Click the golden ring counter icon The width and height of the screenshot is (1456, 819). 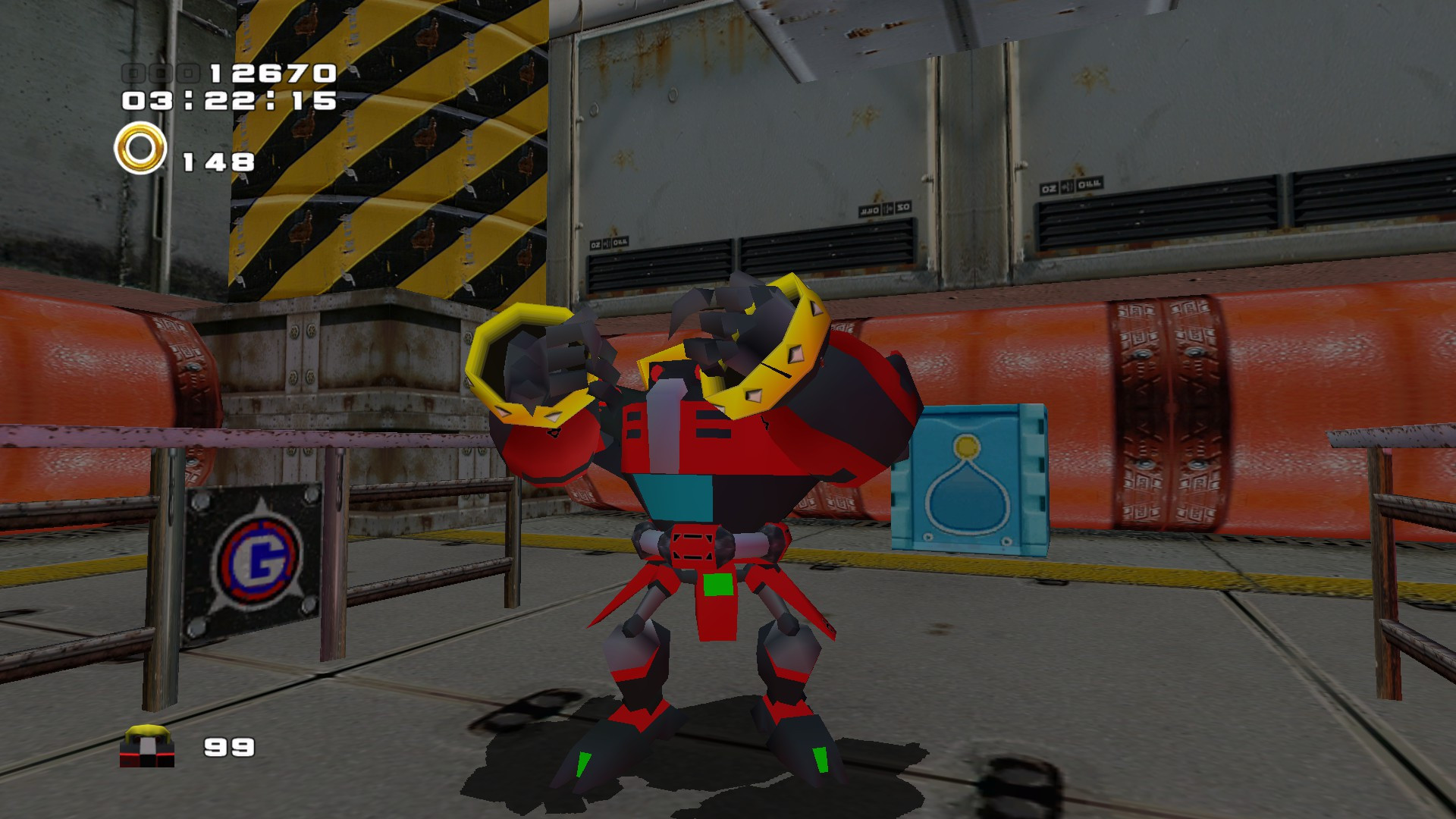click(139, 148)
